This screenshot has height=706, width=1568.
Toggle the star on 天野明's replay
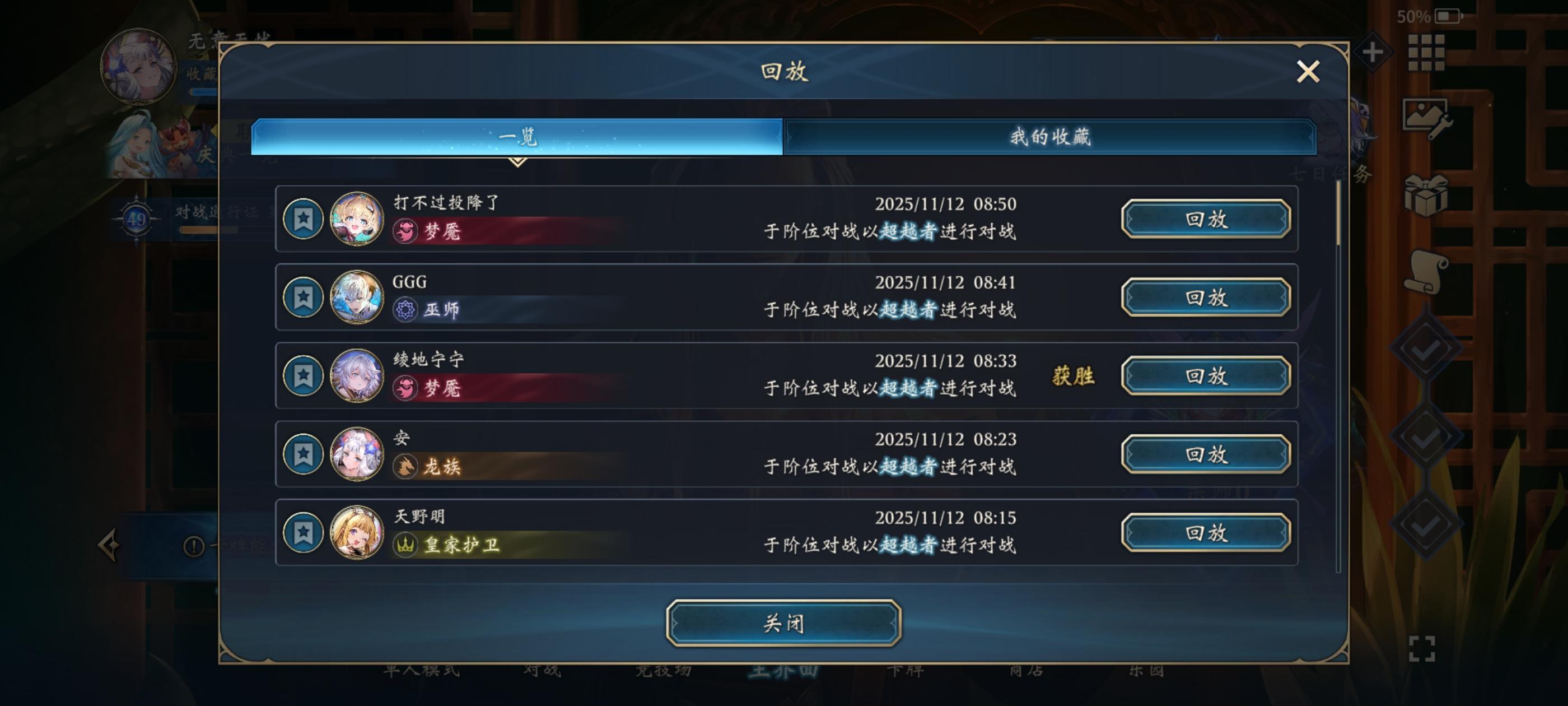coord(302,533)
